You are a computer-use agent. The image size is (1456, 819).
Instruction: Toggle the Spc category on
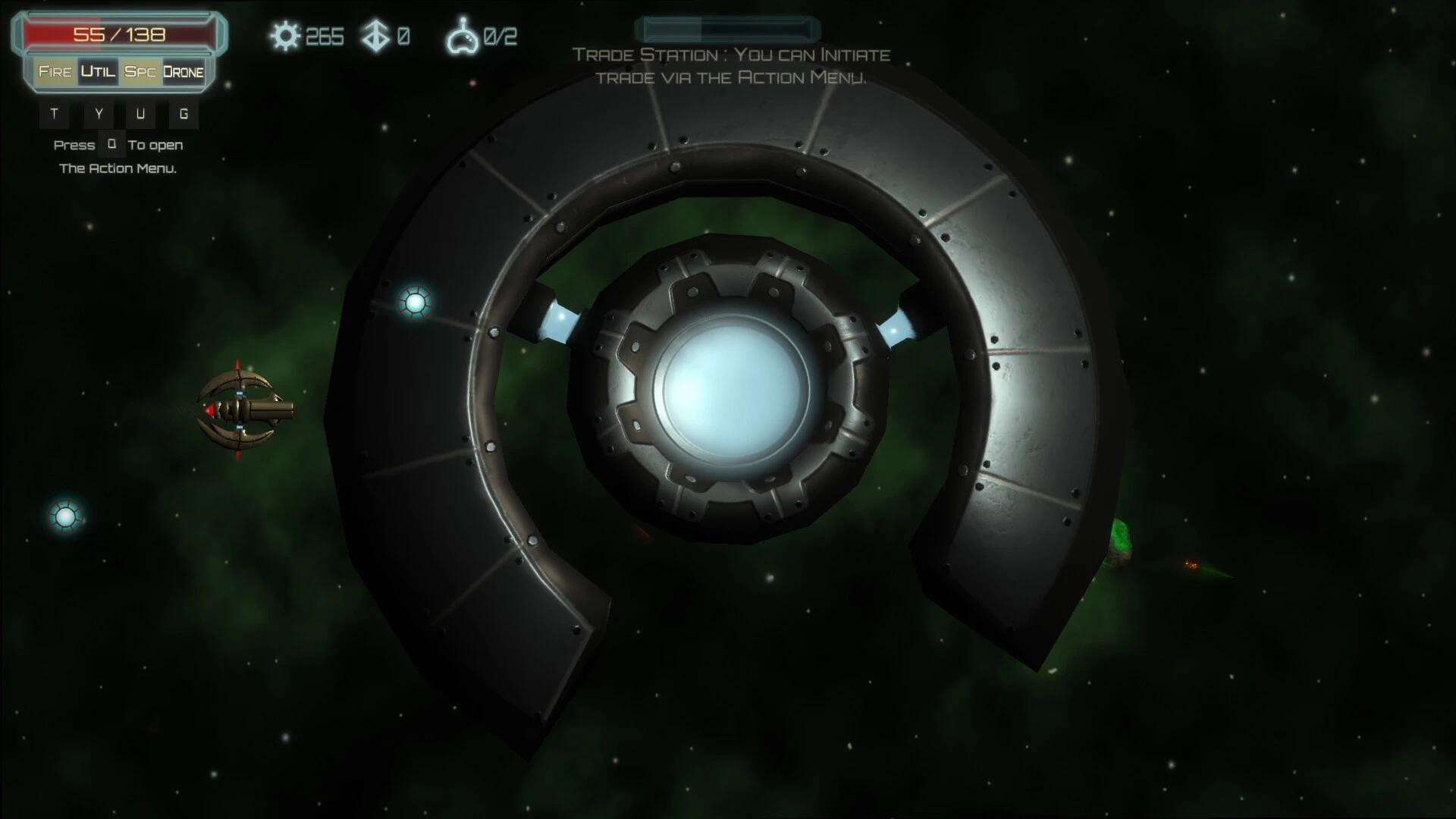click(x=139, y=72)
